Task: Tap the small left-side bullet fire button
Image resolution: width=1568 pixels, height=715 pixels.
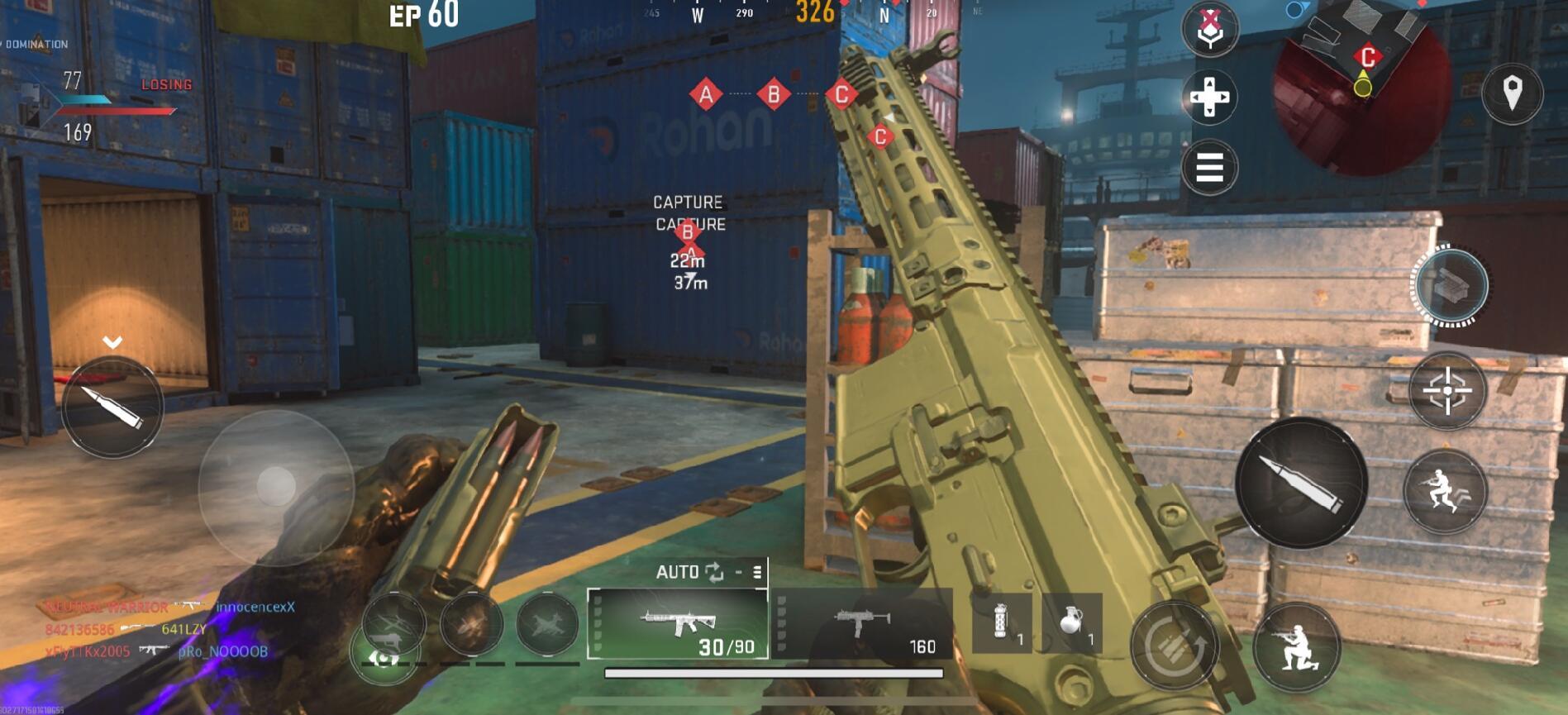Action: [112, 407]
